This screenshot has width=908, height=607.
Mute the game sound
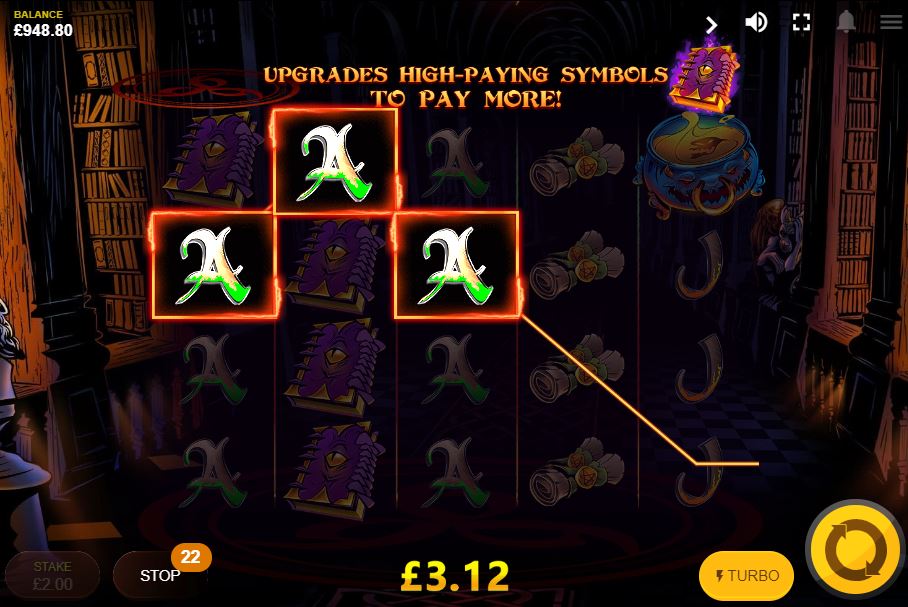(756, 22)
